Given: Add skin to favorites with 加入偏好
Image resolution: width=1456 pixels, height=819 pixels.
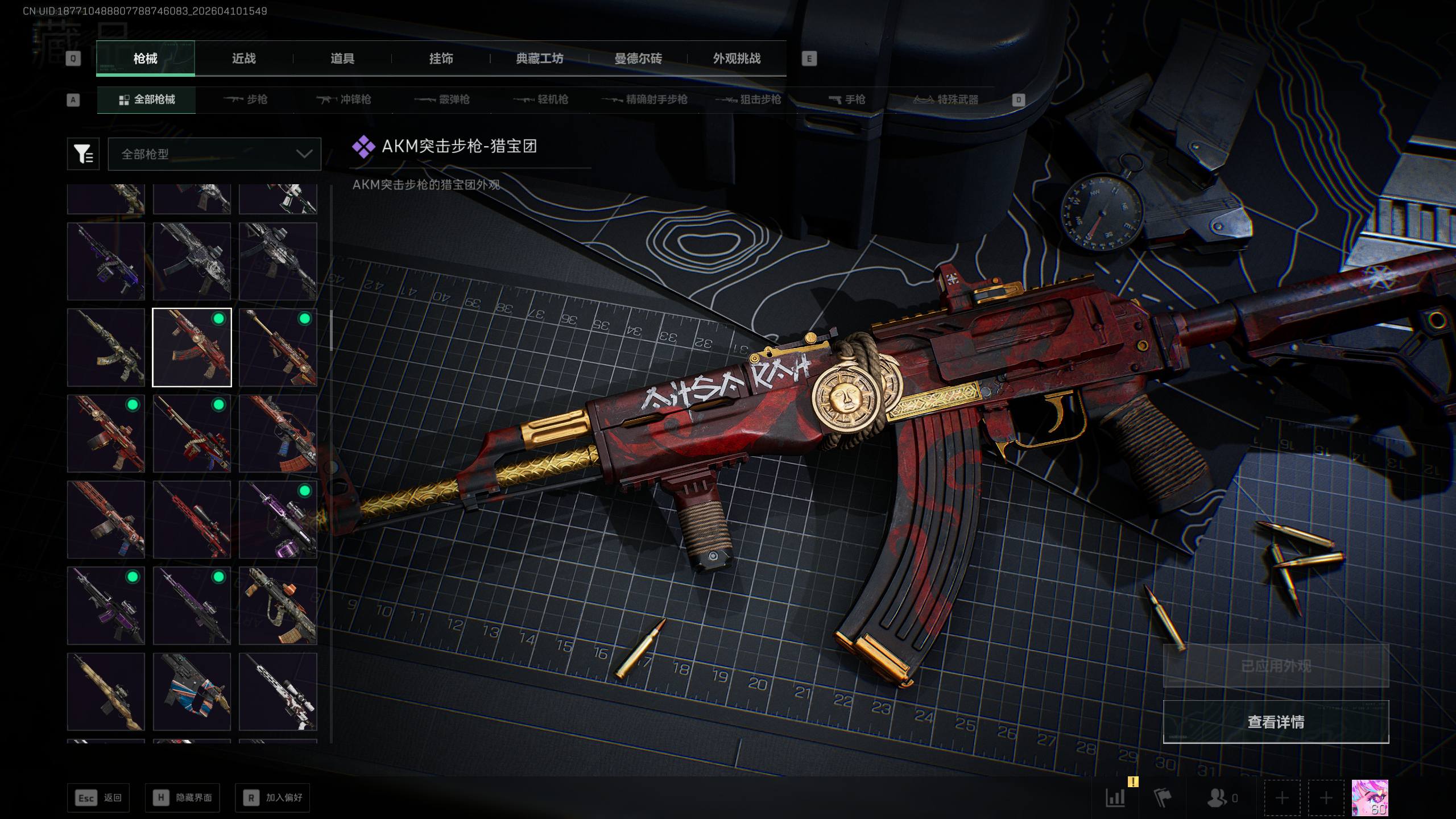Looking at the screenshot, I should pyautogui.click(x=272, y=797).
